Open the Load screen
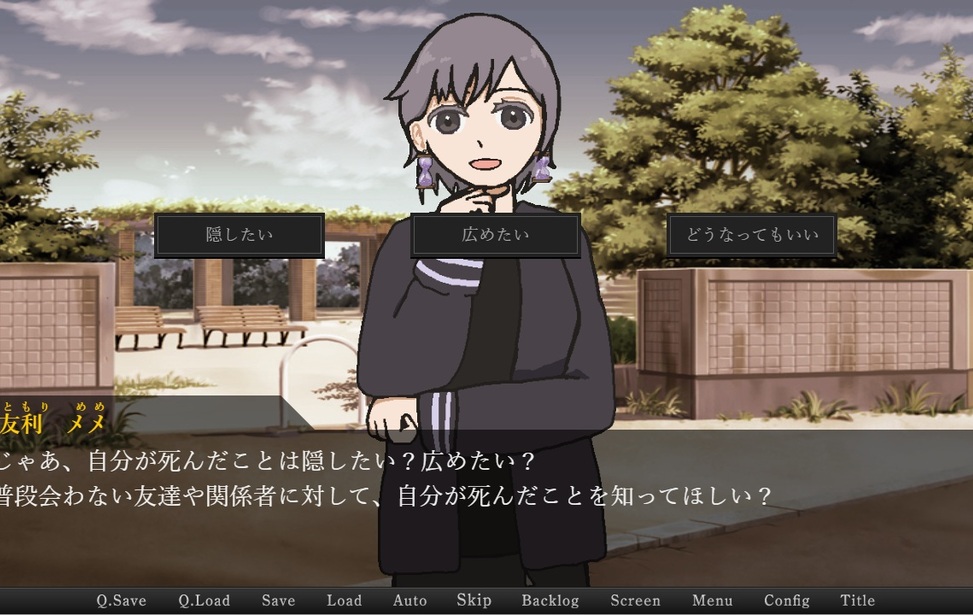This screenshot has width=973, height=615. (x=344, y=601)
